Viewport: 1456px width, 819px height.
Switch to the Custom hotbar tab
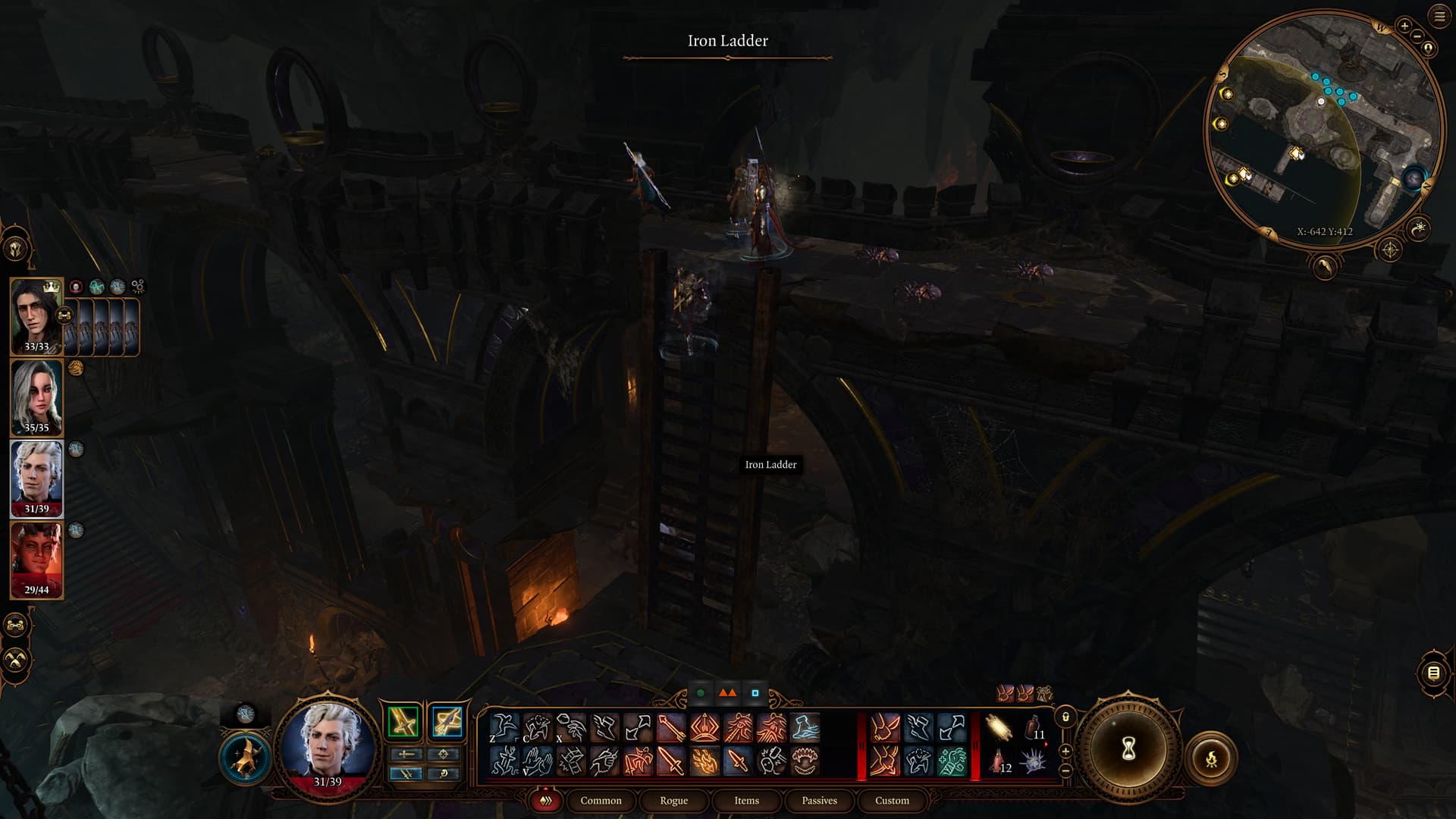point(892,801)
